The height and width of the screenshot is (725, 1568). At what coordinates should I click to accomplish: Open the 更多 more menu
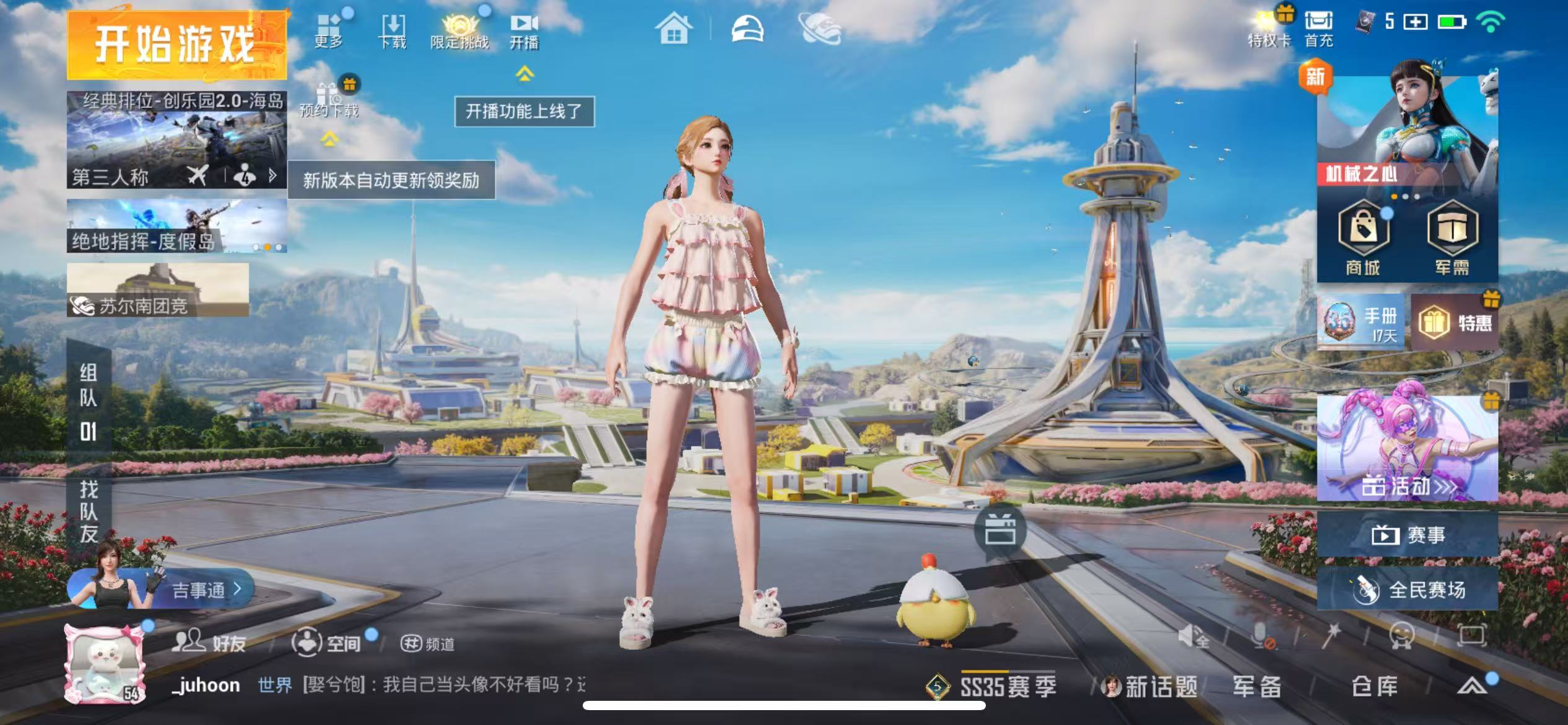329,30
